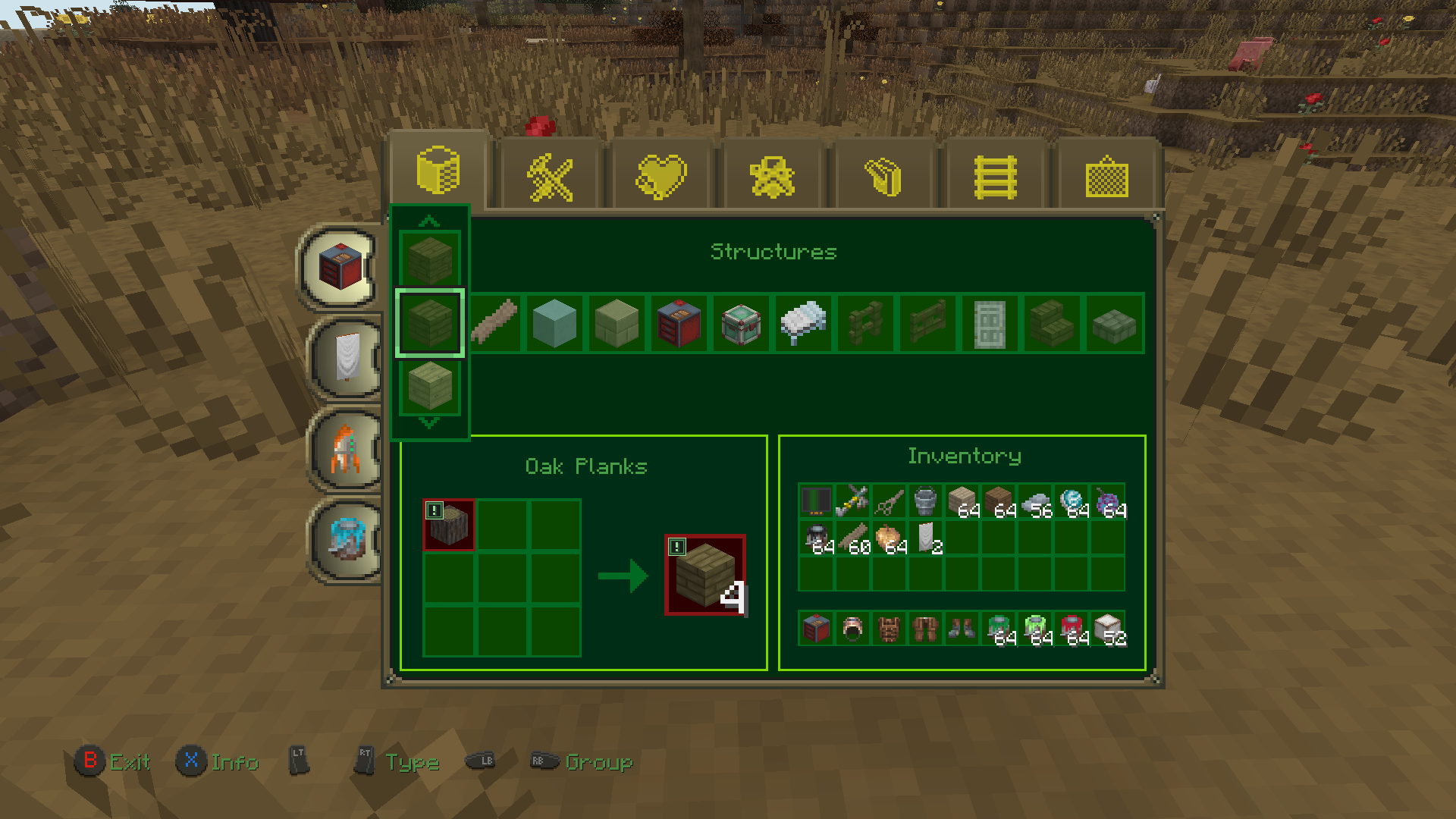Select the fence gate recipe
The width and height of the screenshot is (1456, 819).
[927, 322]
